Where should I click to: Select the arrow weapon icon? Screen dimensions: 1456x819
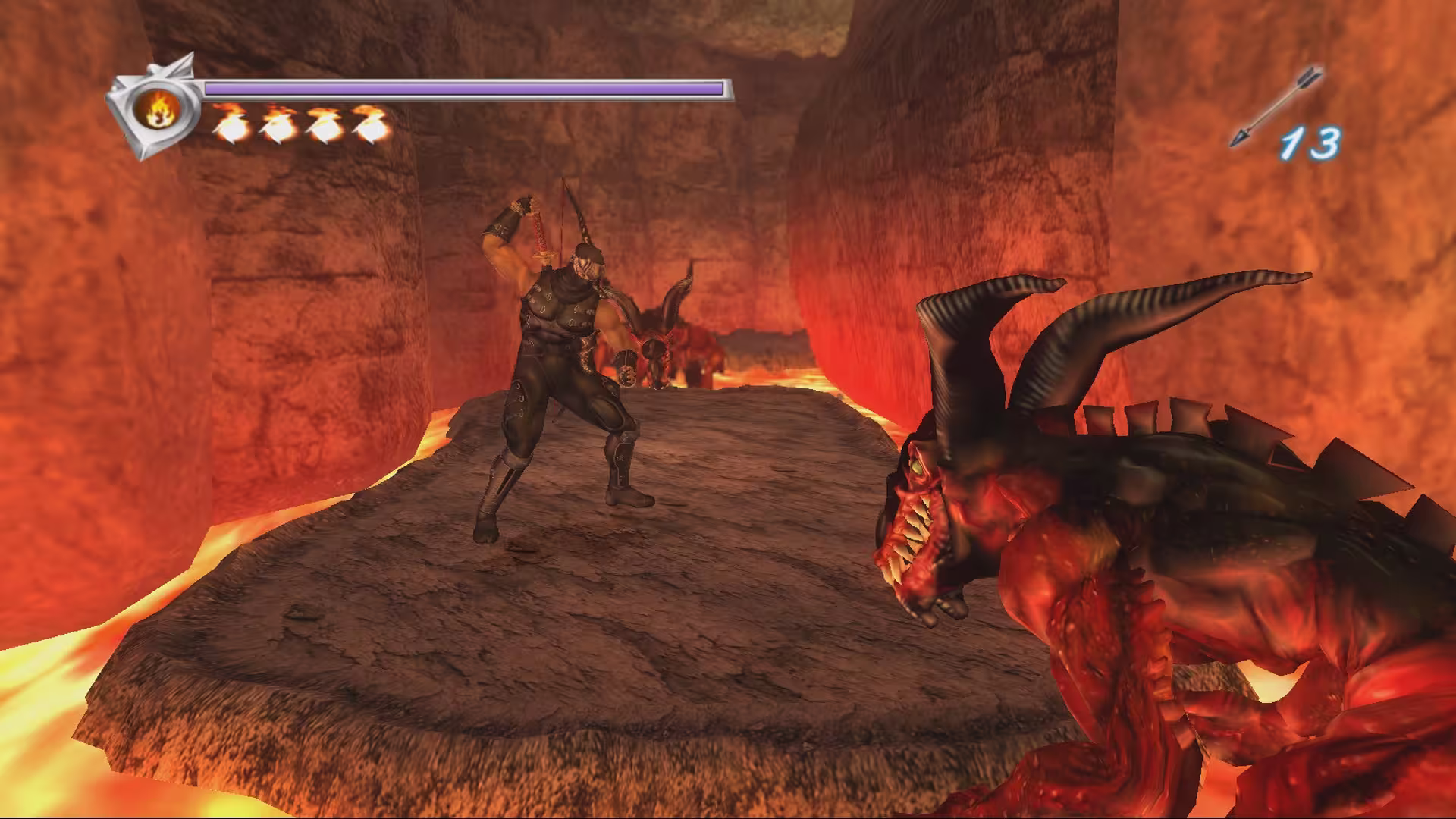1276,106
